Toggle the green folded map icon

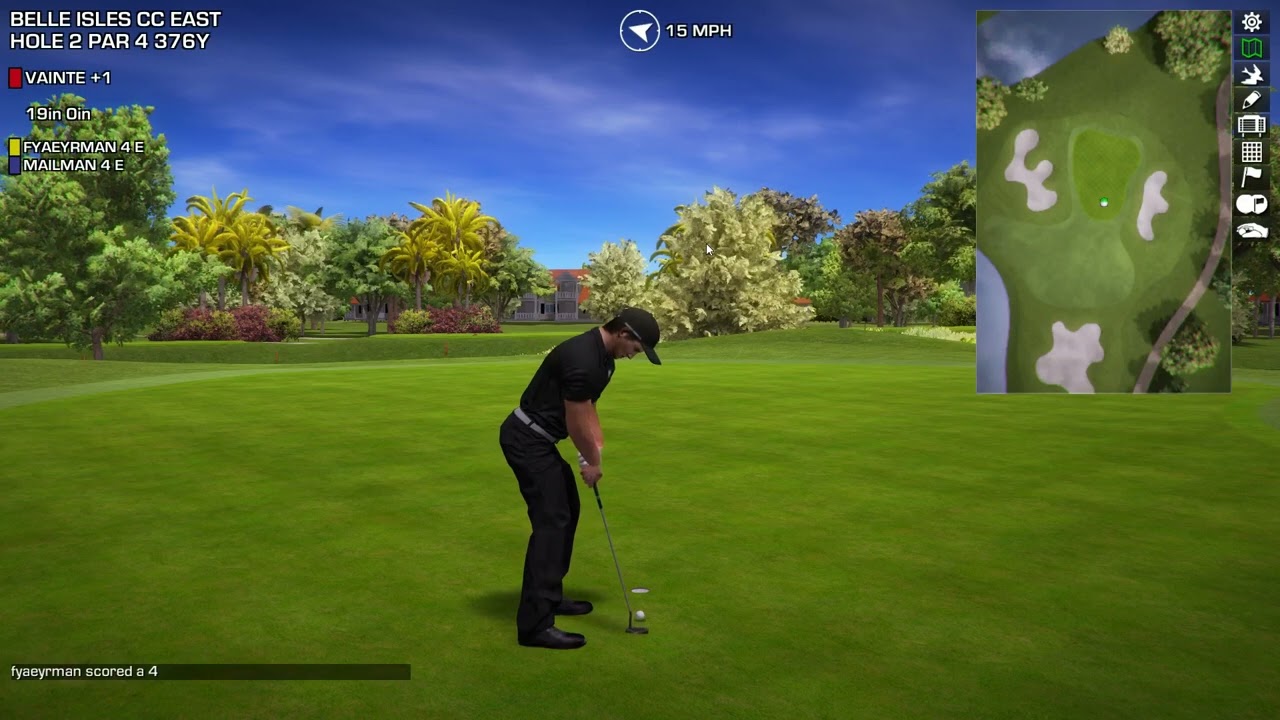(x=1252, y=48)
